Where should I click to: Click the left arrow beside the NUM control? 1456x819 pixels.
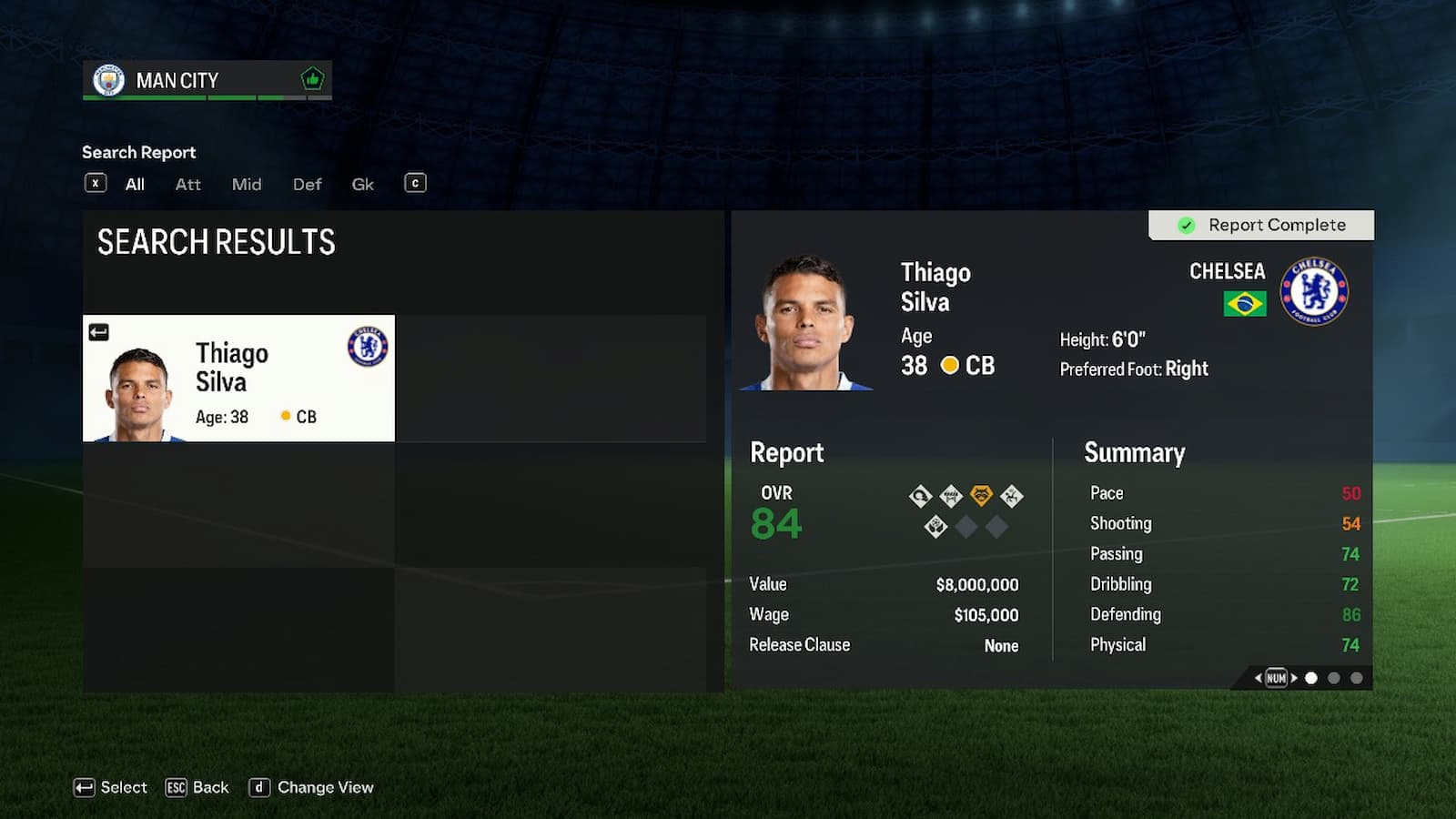tap(1258, 677)
